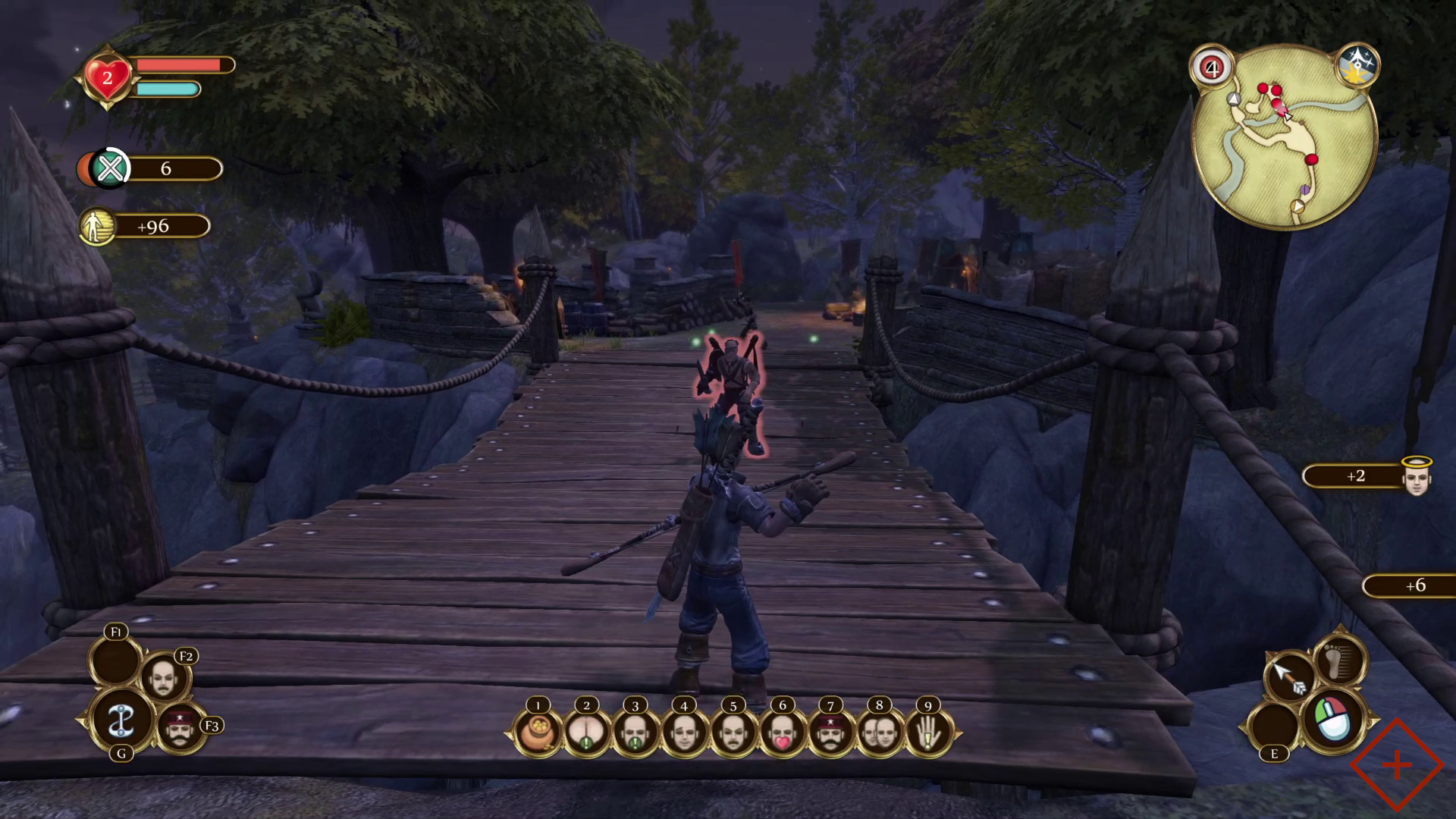Select the heart expression in slot 6

tap(782, 732)
